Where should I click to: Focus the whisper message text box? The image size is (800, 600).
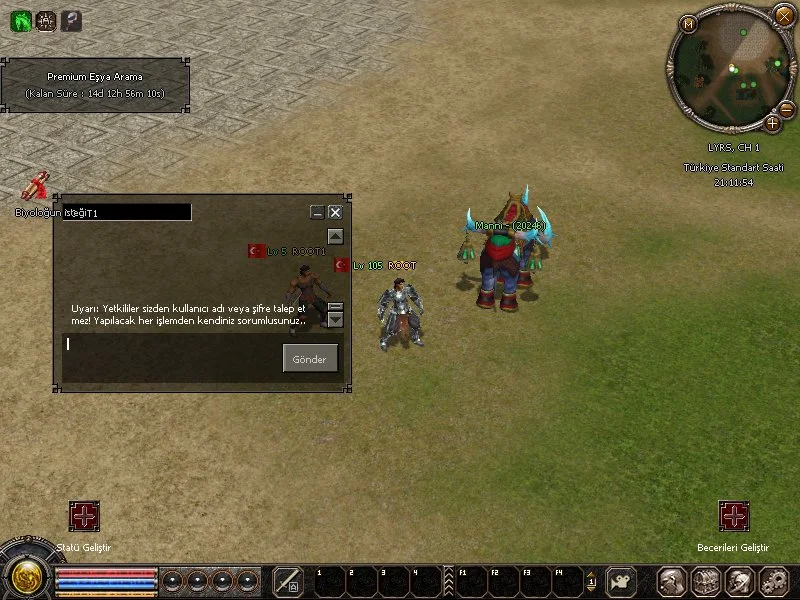170,345
